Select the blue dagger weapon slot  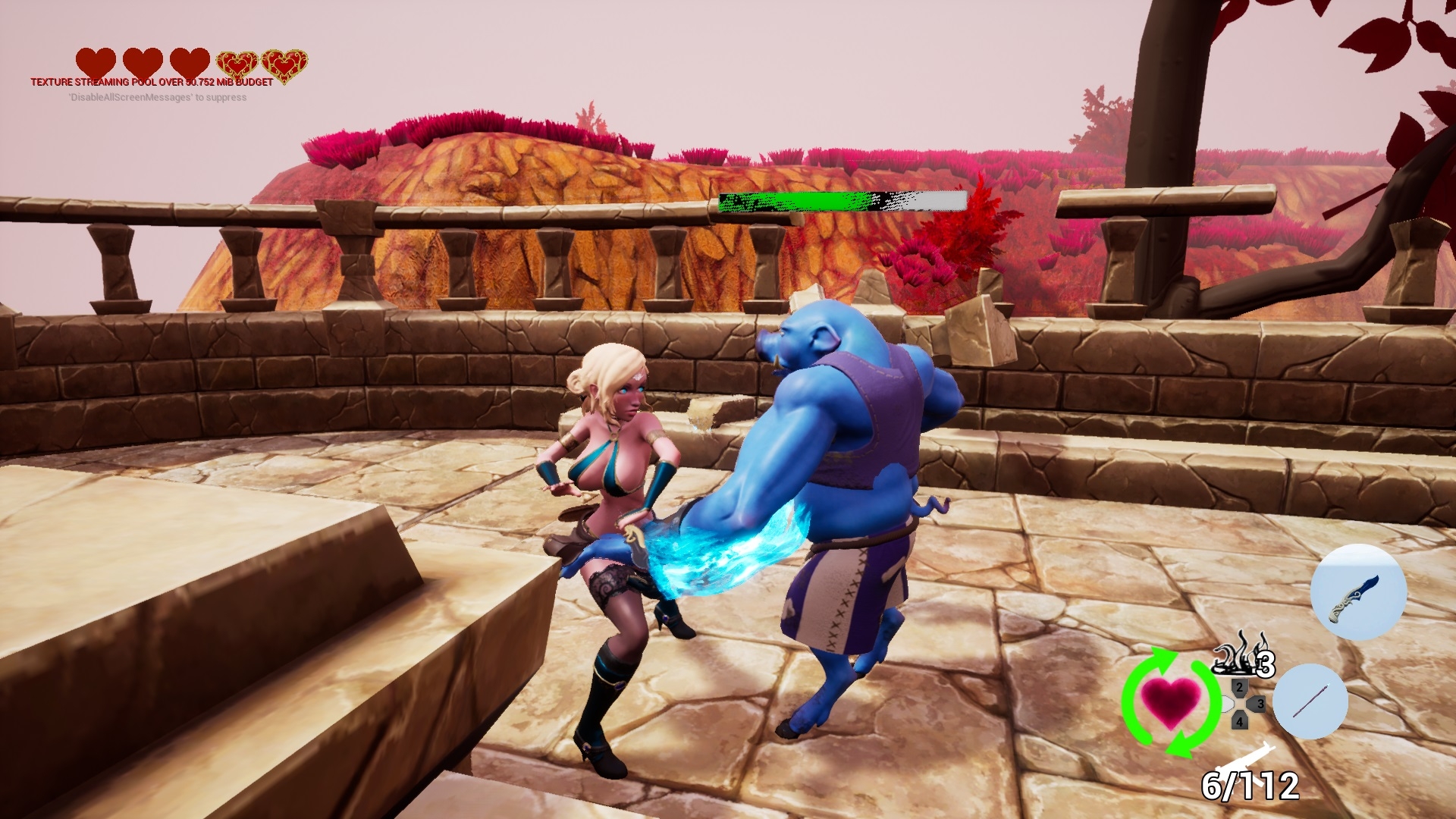pyautogui.click(x=1358, y=592)
